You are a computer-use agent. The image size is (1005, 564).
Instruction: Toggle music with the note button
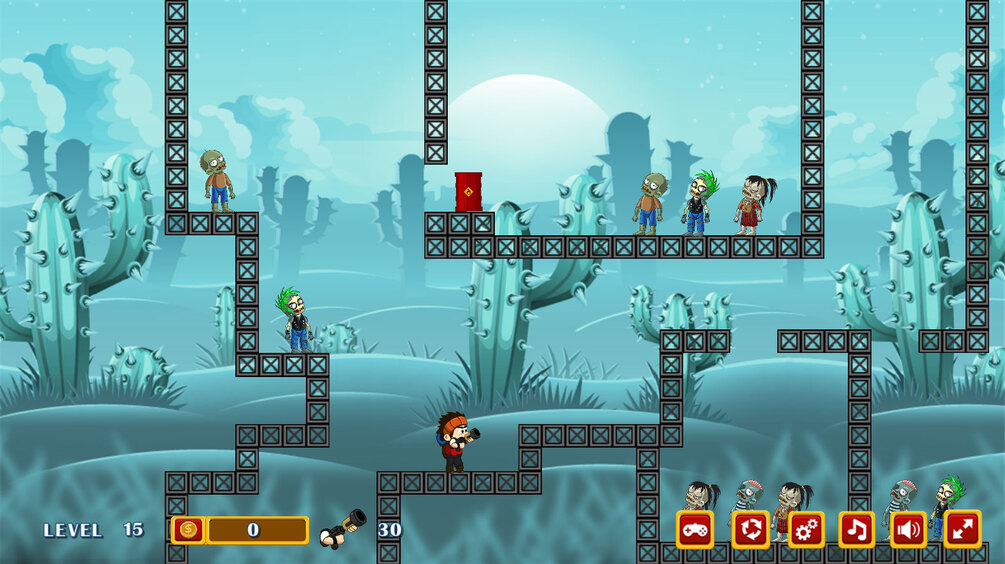pos(856,529)
